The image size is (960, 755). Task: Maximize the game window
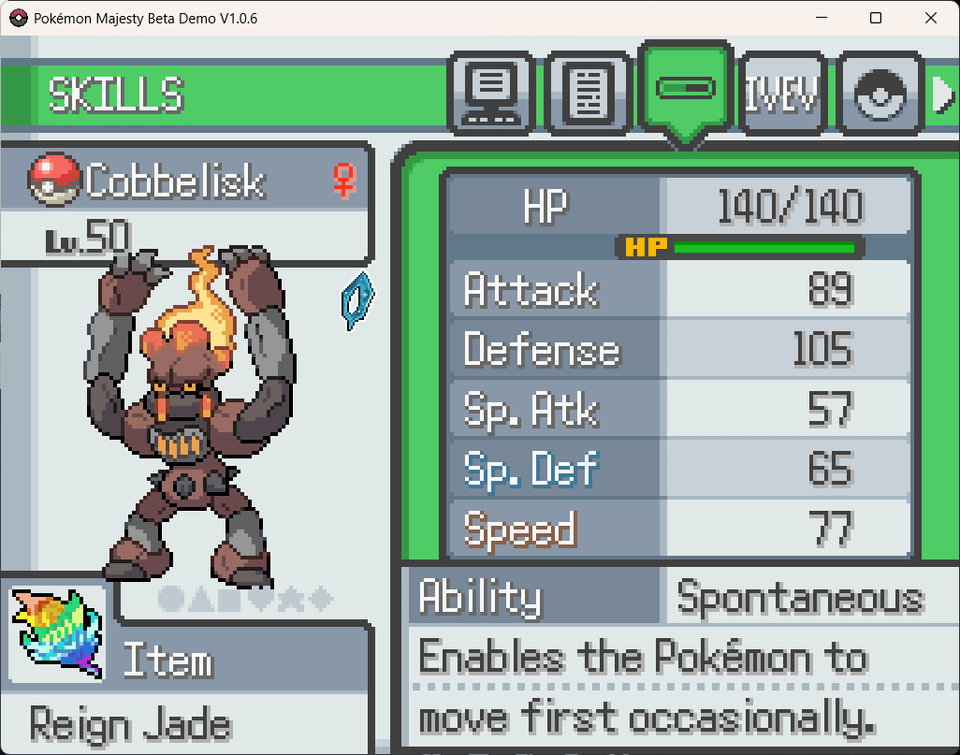(875, 18)
